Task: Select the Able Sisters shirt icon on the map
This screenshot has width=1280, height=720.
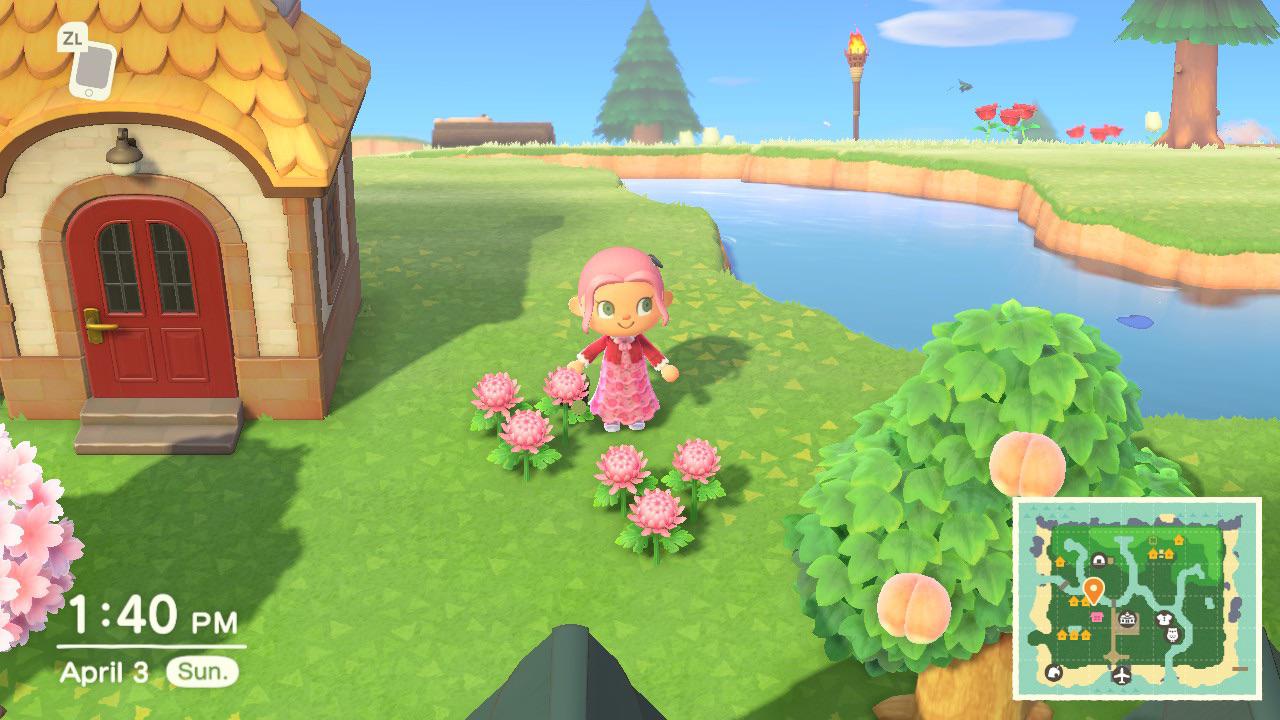Action: 1164,618
